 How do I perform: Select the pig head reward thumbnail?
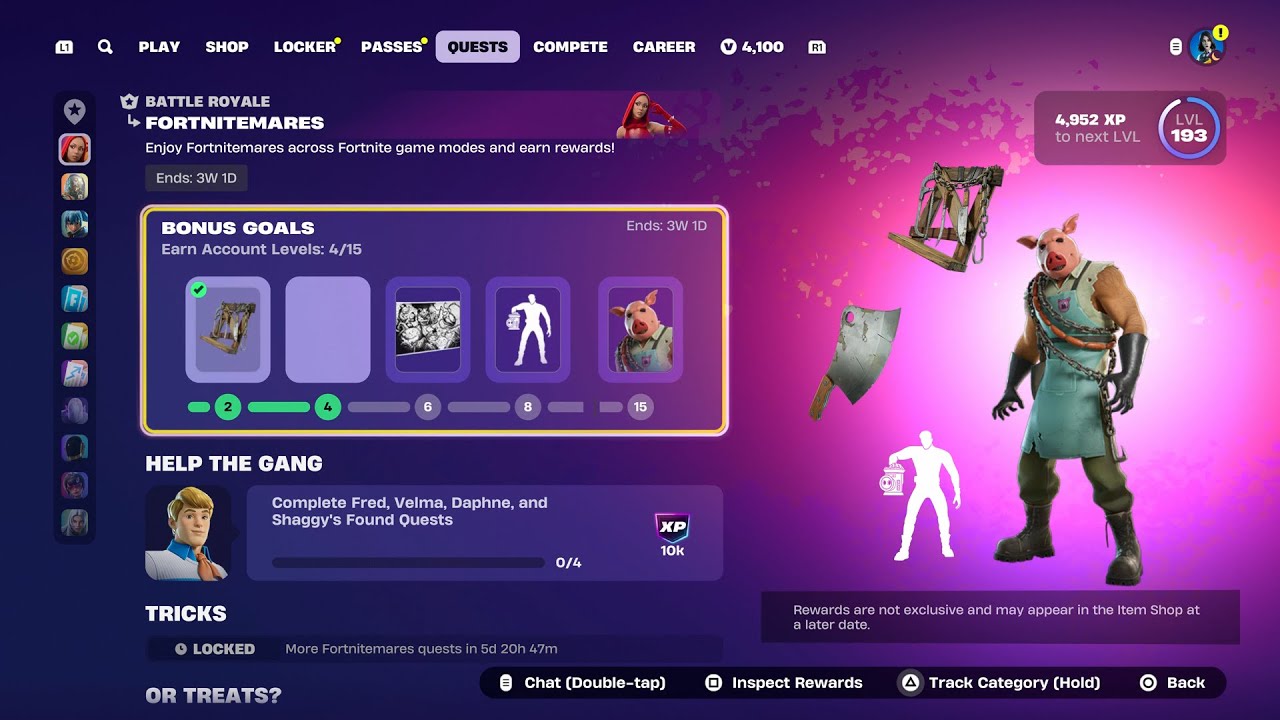640,332
